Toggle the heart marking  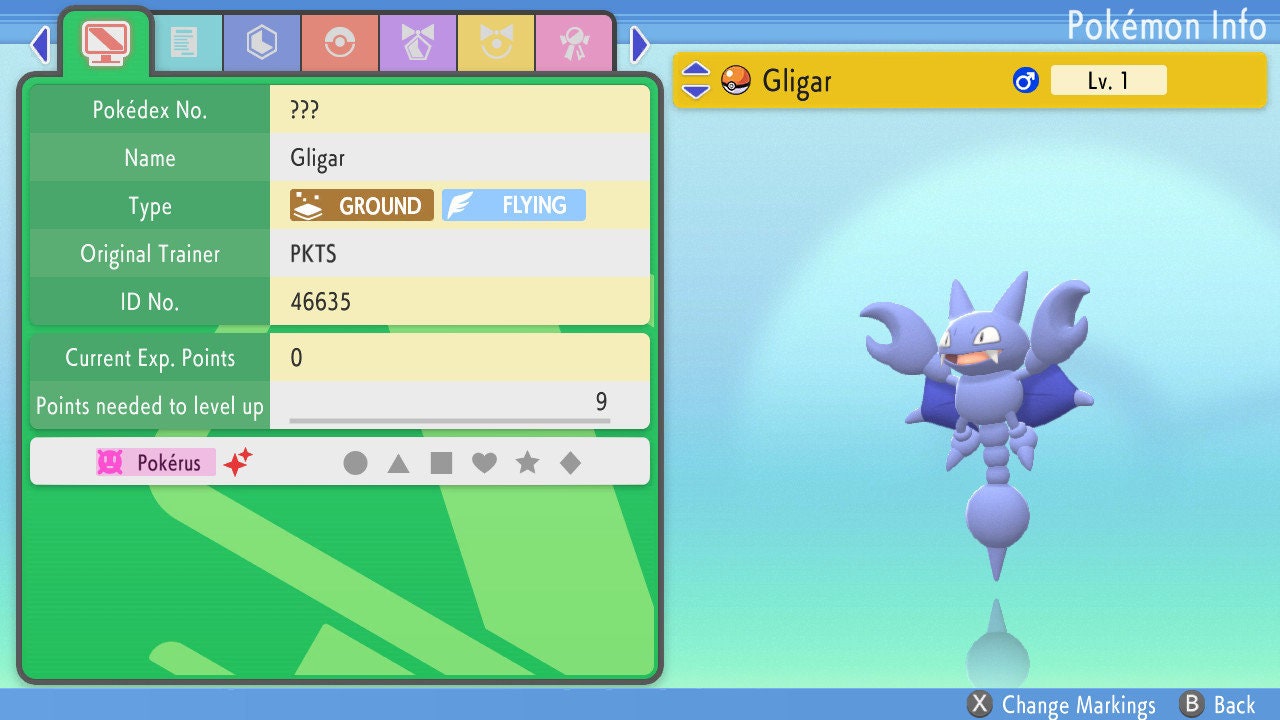click(484, 463)
